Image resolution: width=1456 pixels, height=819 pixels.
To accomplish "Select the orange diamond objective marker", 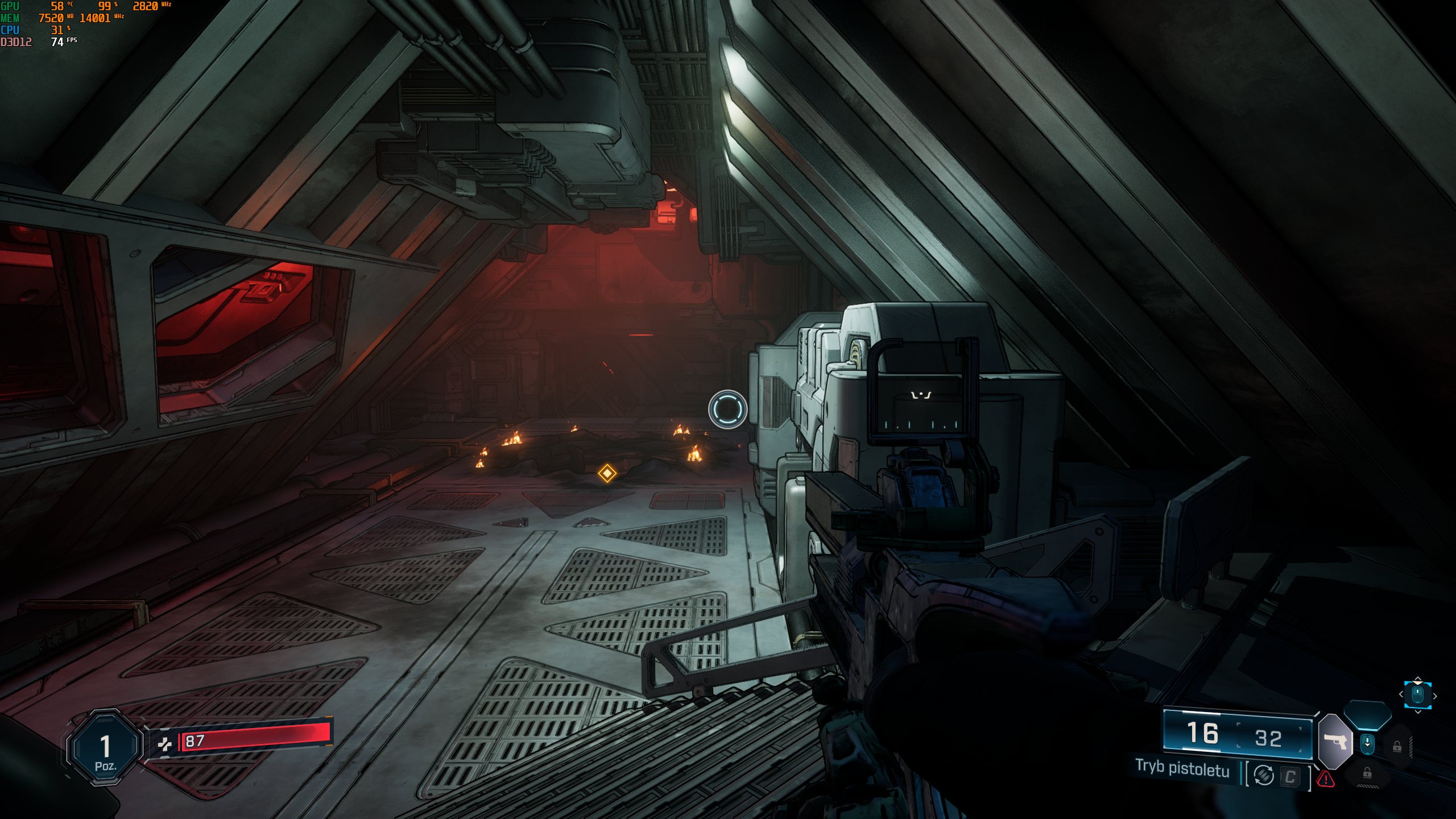I will tap(607, 473).
